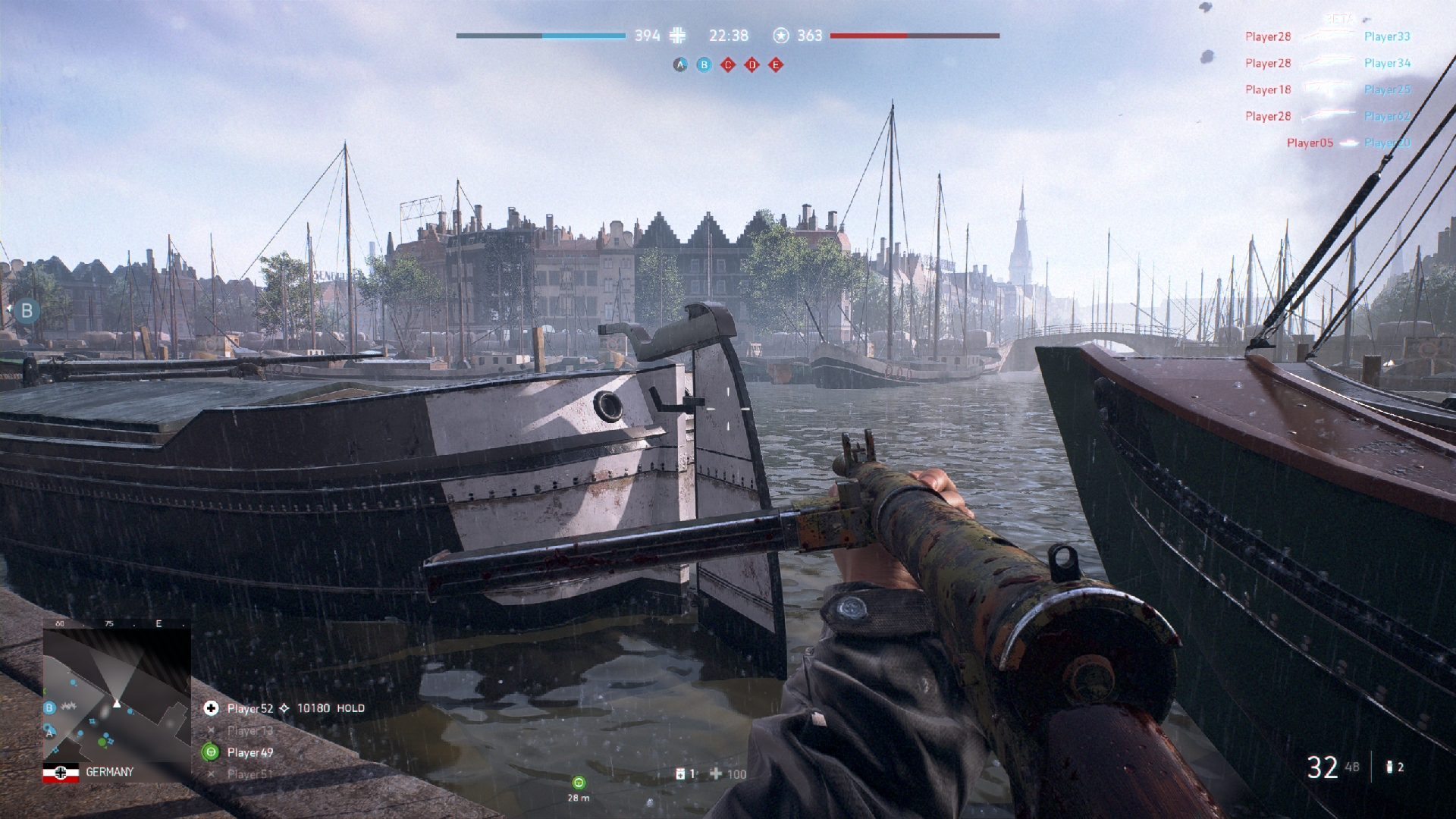The width and height of the screenshot is (1456, 819).
Task: Click the B objective marker at screen edge
Action: pyautogui.click(x=27, y=310)
